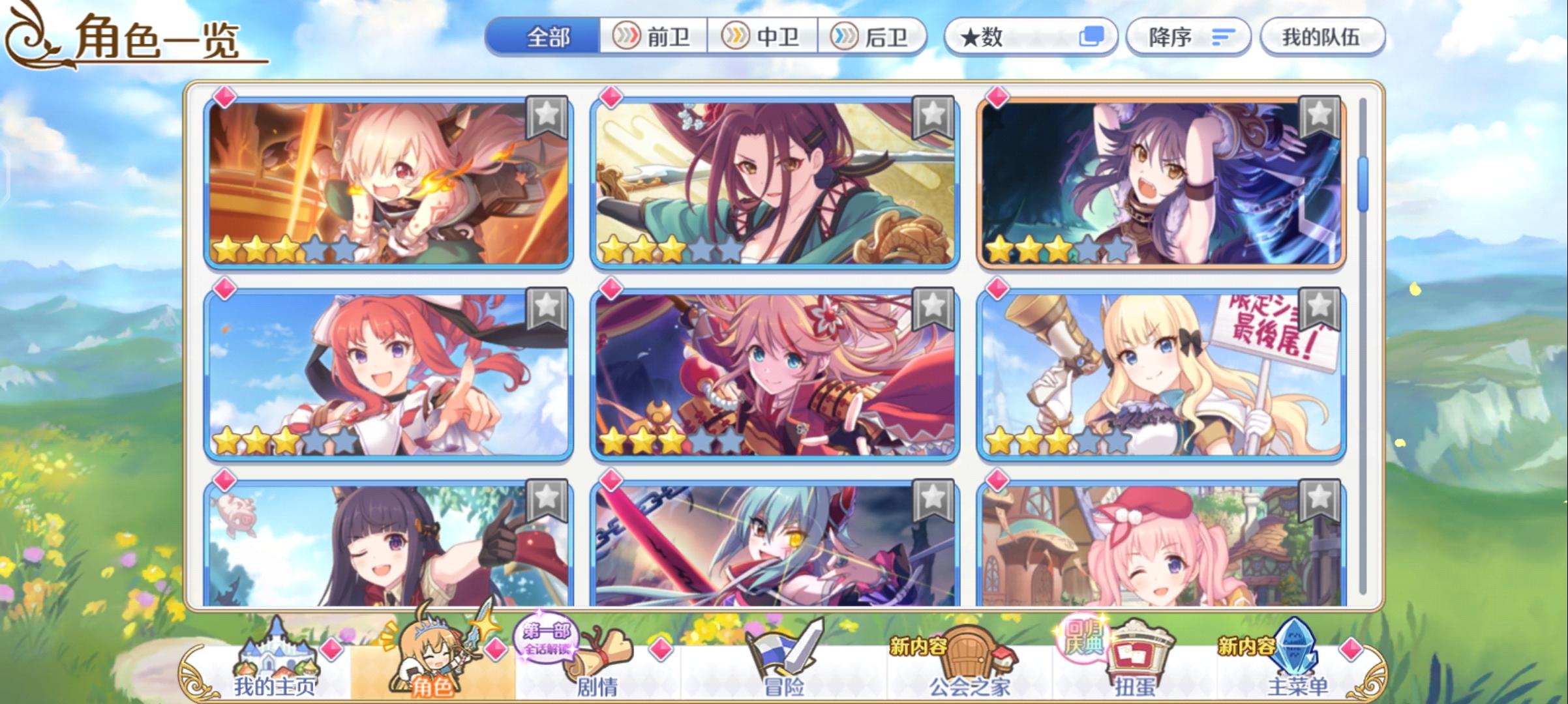This screenshot has height=704, width=1568.
Task: Open the ★数 star filter selector
Action: click(1031, 37)
